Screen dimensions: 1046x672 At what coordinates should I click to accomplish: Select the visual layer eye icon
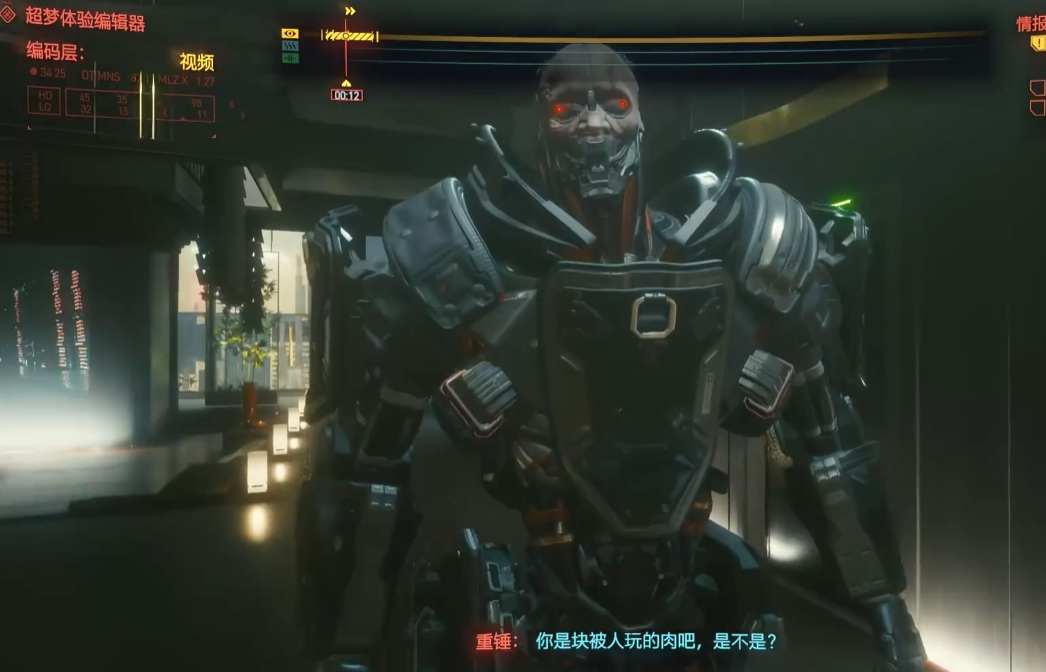(290, 34)
